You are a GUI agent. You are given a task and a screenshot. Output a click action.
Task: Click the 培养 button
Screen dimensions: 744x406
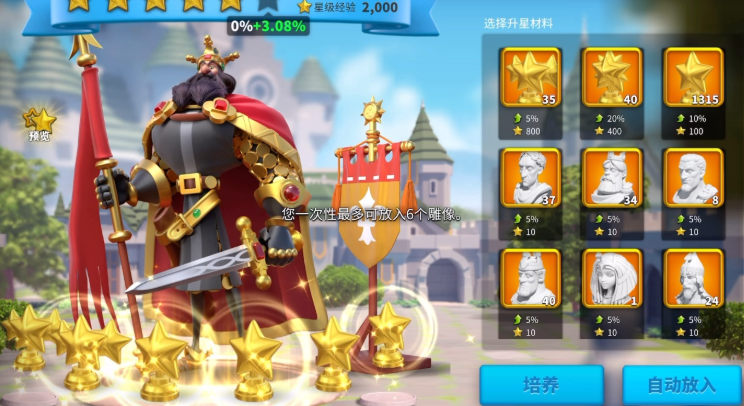(x=541, y=385)
